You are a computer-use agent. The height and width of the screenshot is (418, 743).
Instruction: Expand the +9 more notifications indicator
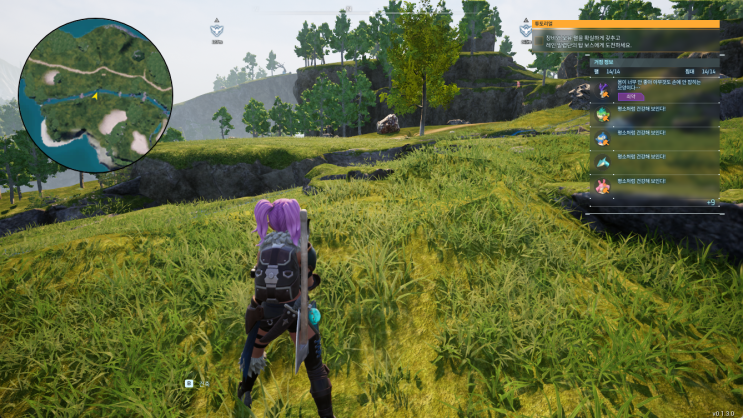click(710, 203)
